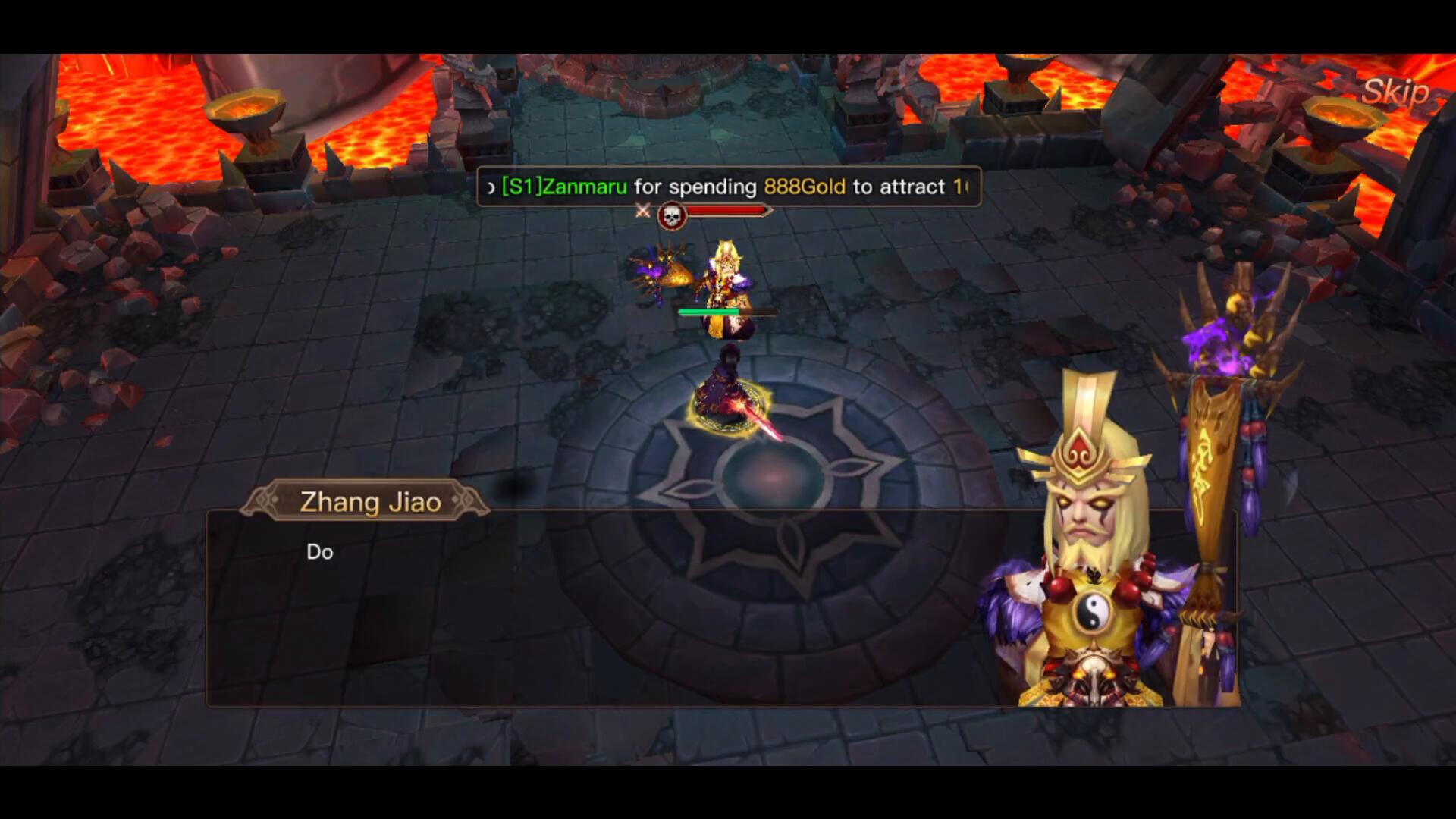Open the Zanmaru server announcement banner

click(728, 187)
